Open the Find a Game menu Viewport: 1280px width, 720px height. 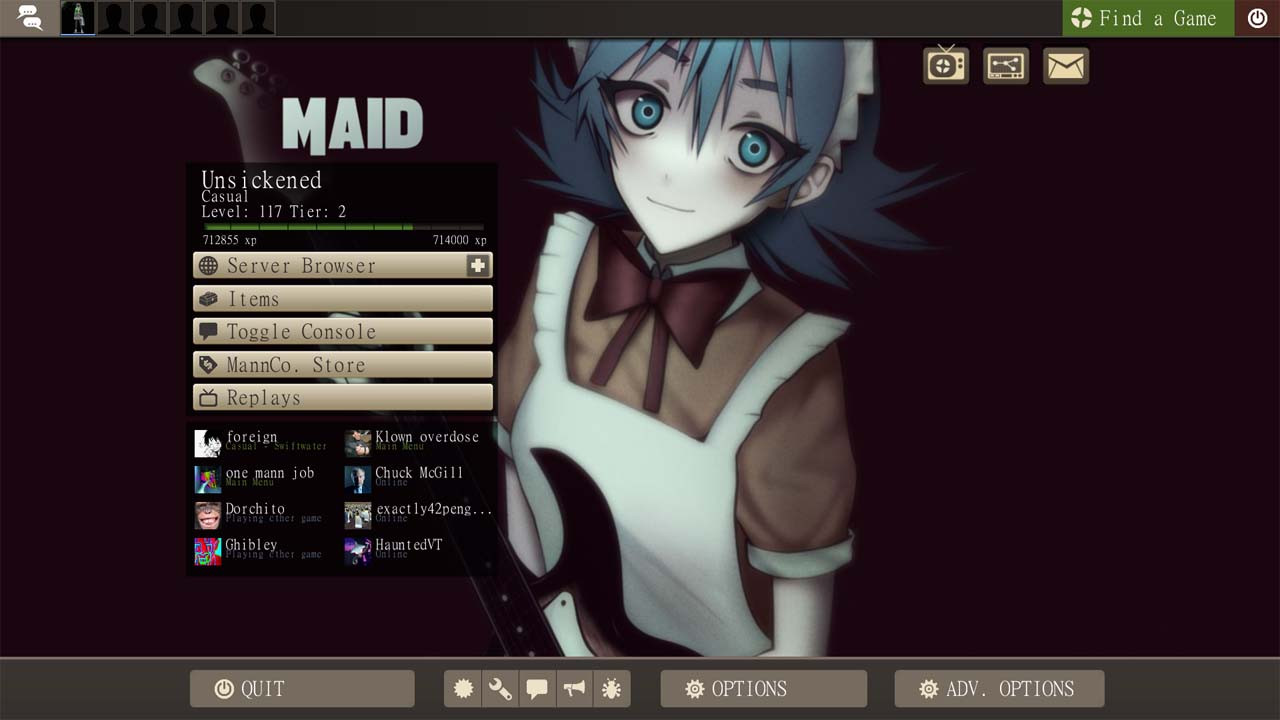pos(1147,17)
